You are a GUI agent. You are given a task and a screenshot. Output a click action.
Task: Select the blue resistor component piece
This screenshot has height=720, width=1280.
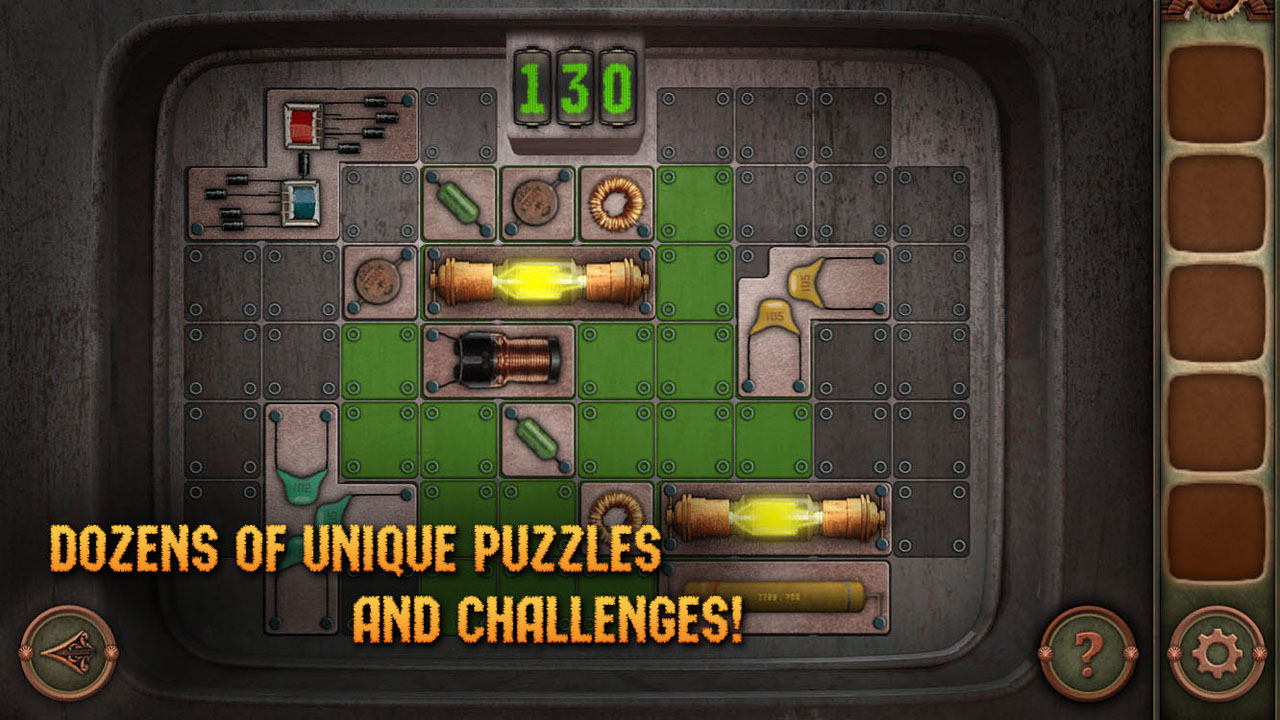pyautogui.click(x=302, y=203)
